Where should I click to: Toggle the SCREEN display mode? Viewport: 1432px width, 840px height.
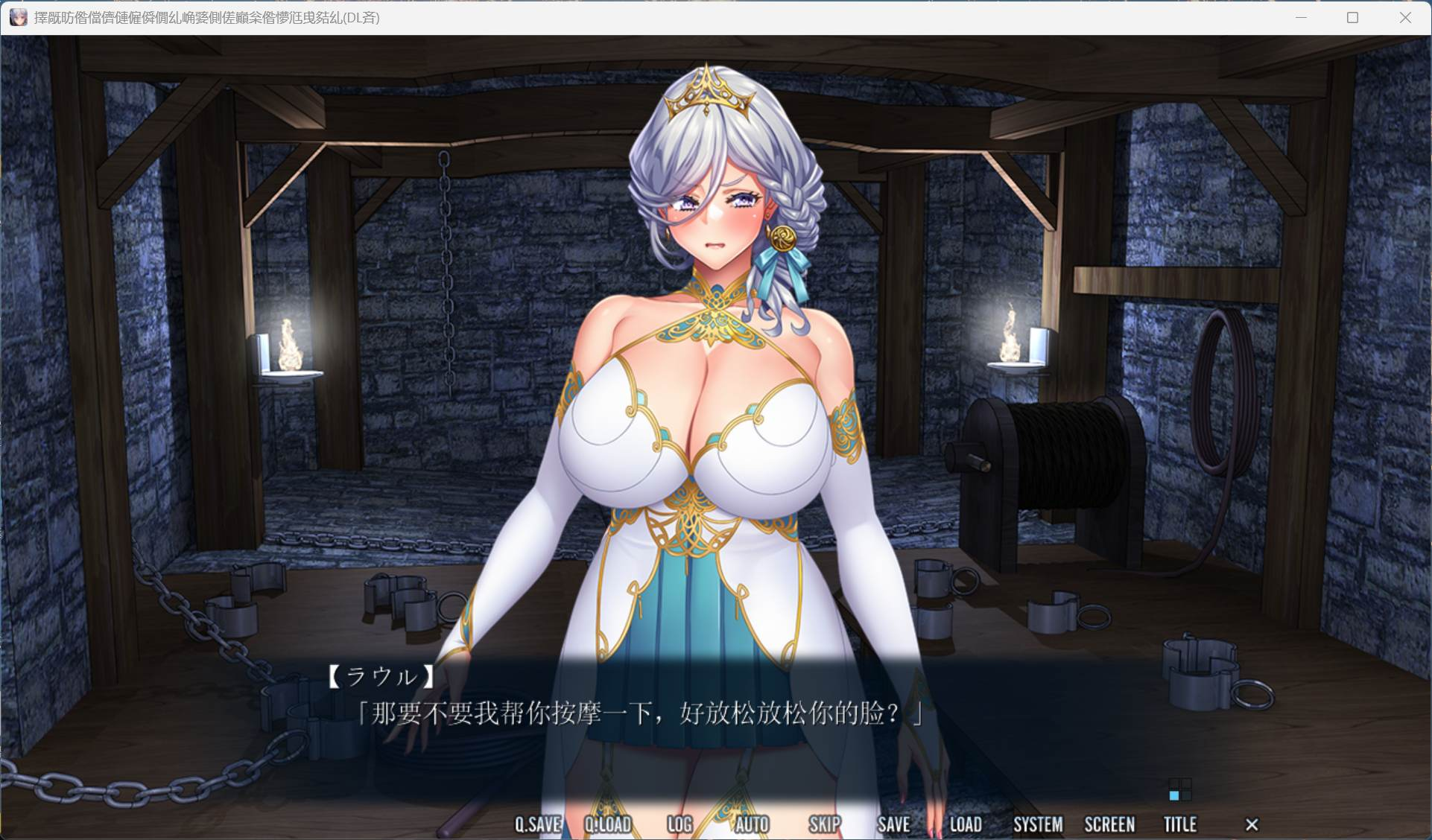(x=1109, y=824)
